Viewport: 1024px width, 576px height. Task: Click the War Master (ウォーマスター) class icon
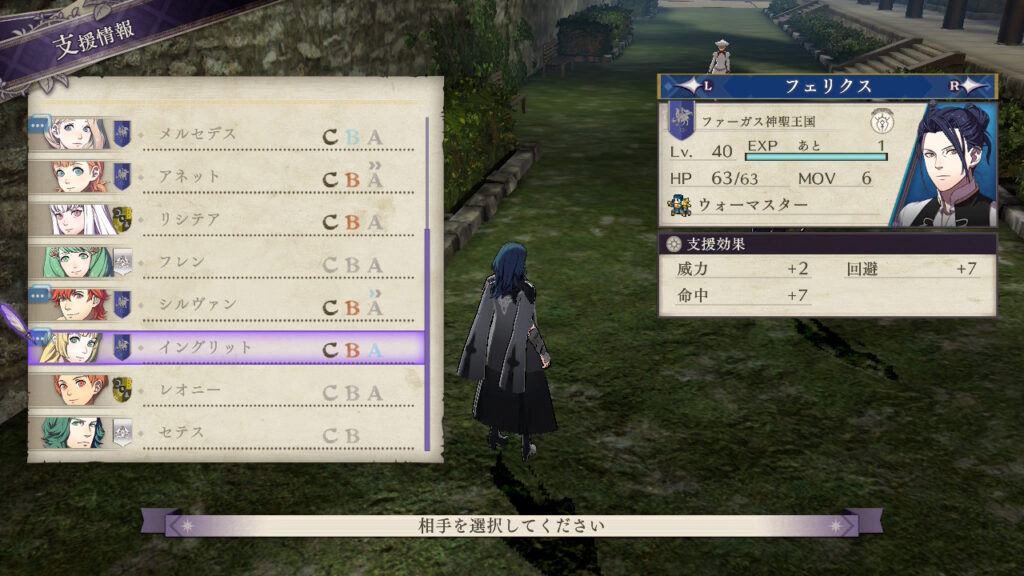tap(680, 207)
